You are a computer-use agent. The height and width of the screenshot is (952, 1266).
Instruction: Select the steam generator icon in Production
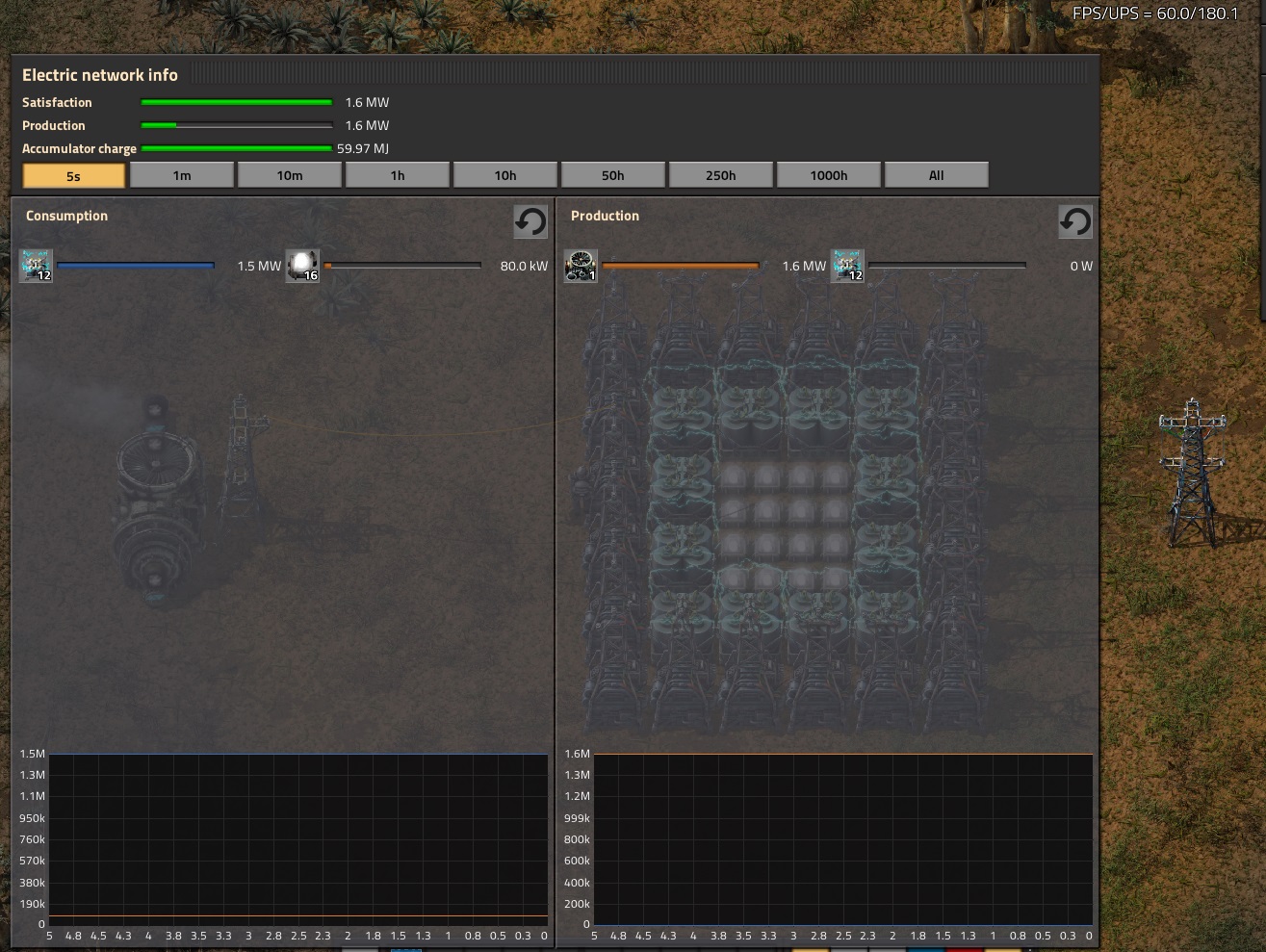coord(581,266)
